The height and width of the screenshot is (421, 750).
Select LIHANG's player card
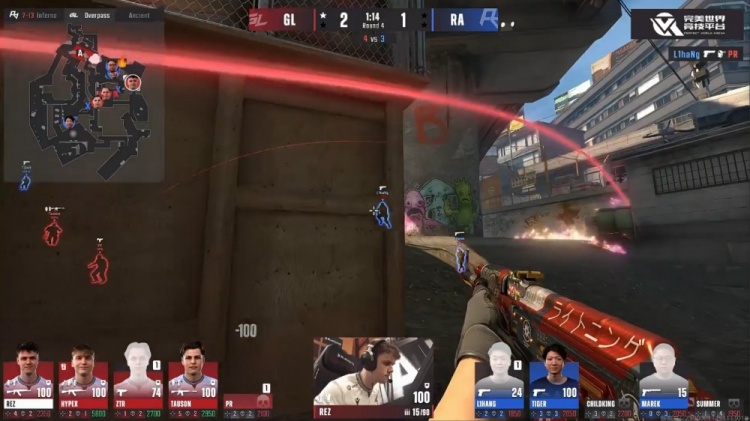click(500, 375)
